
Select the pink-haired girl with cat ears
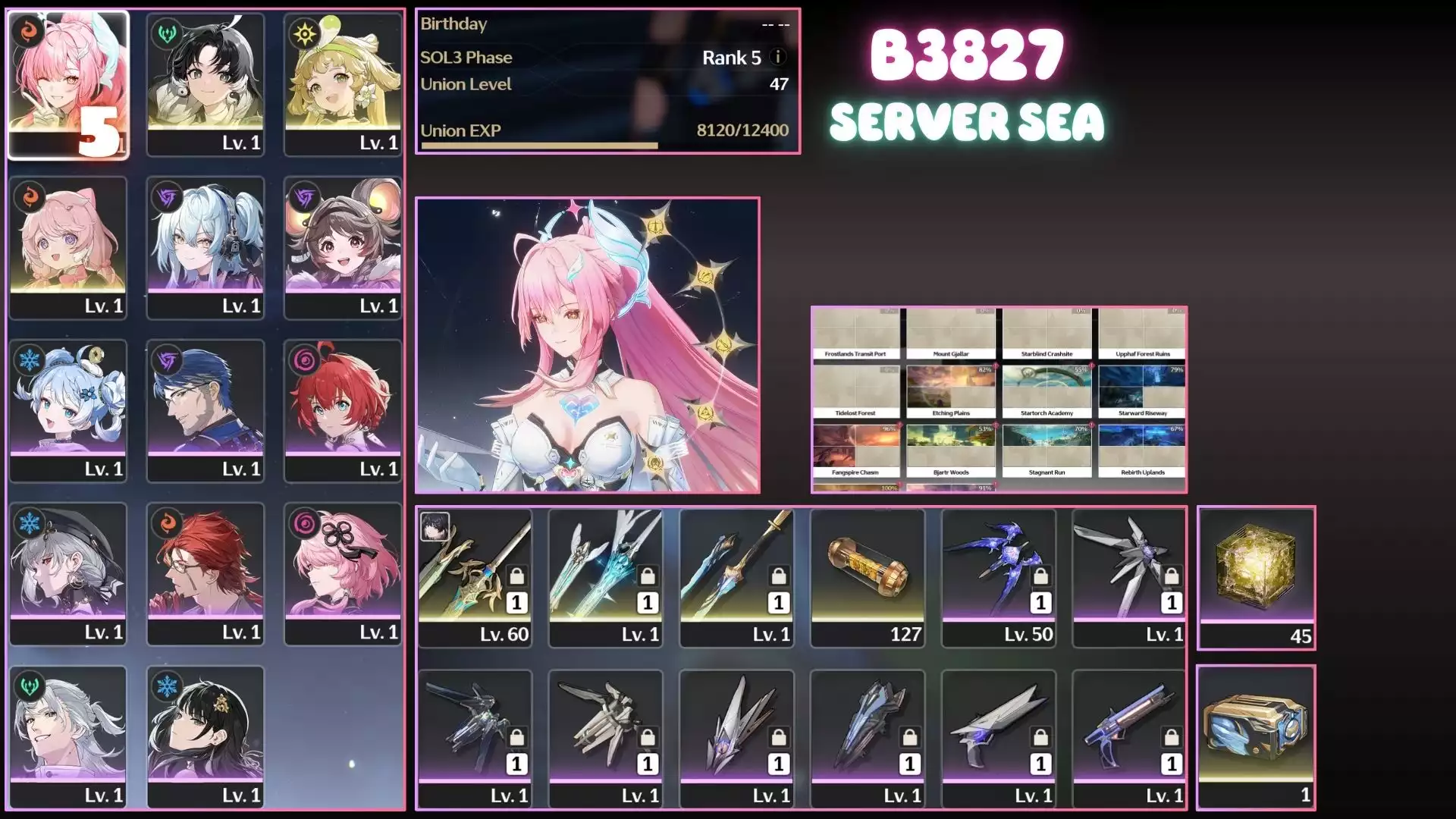68,246
